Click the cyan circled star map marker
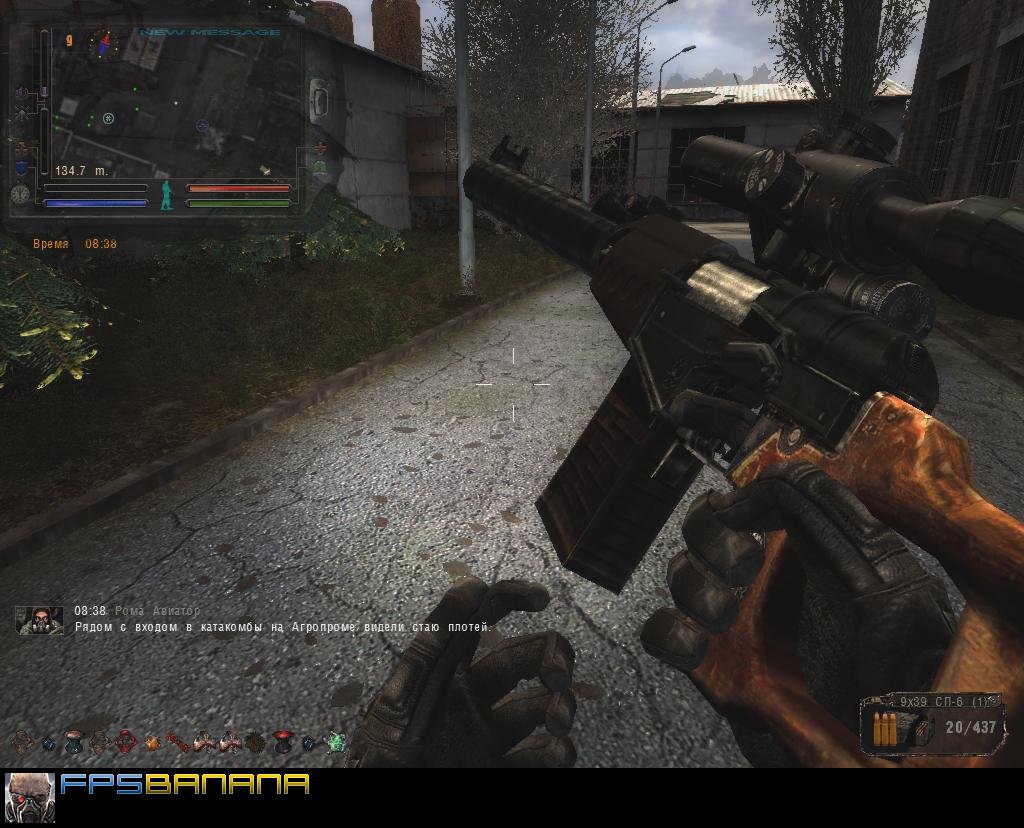Screen dimensions: 1024x828 click(108, 119)
